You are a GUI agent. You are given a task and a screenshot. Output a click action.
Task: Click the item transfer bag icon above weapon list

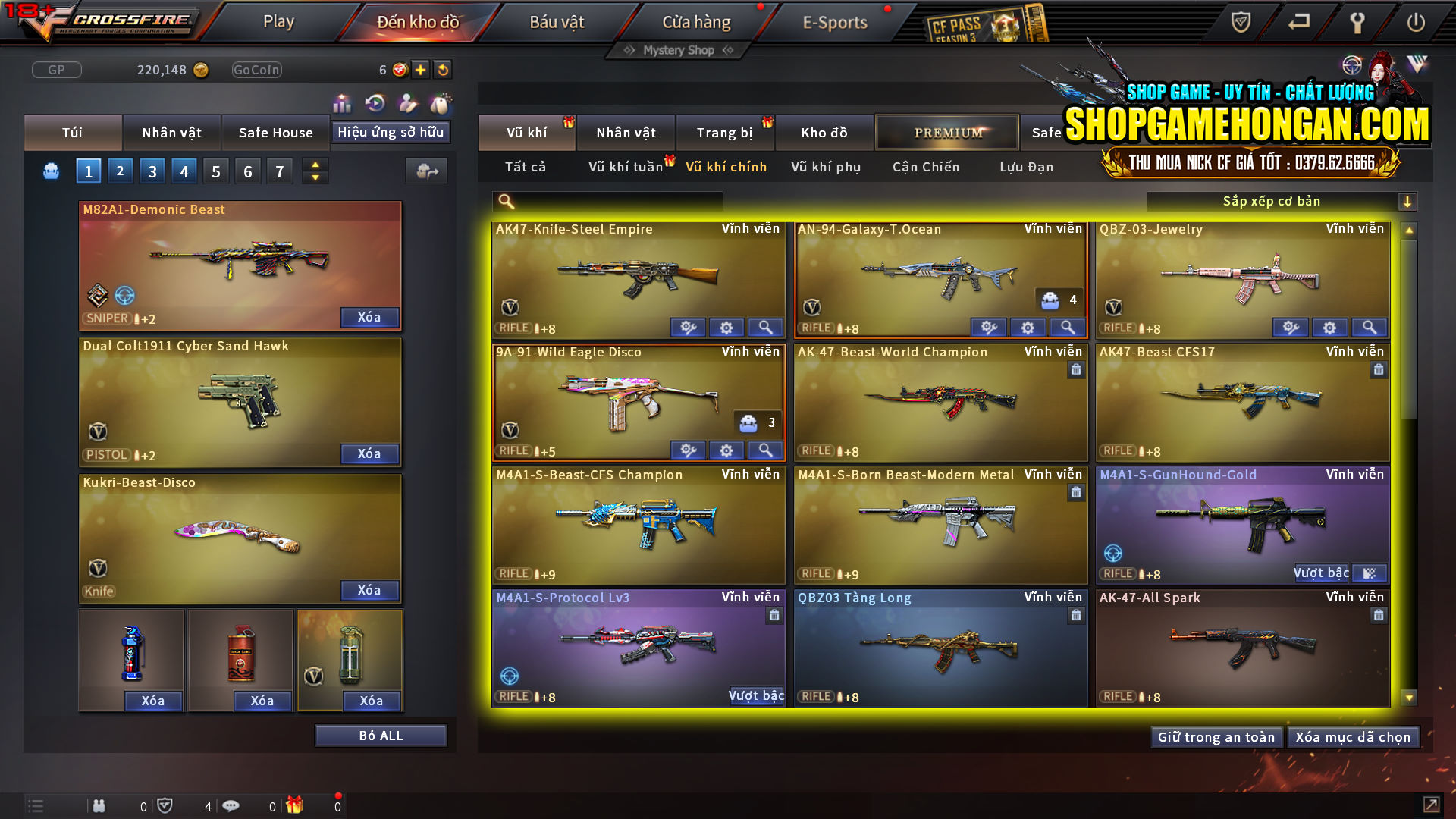(x=426, y=171)
